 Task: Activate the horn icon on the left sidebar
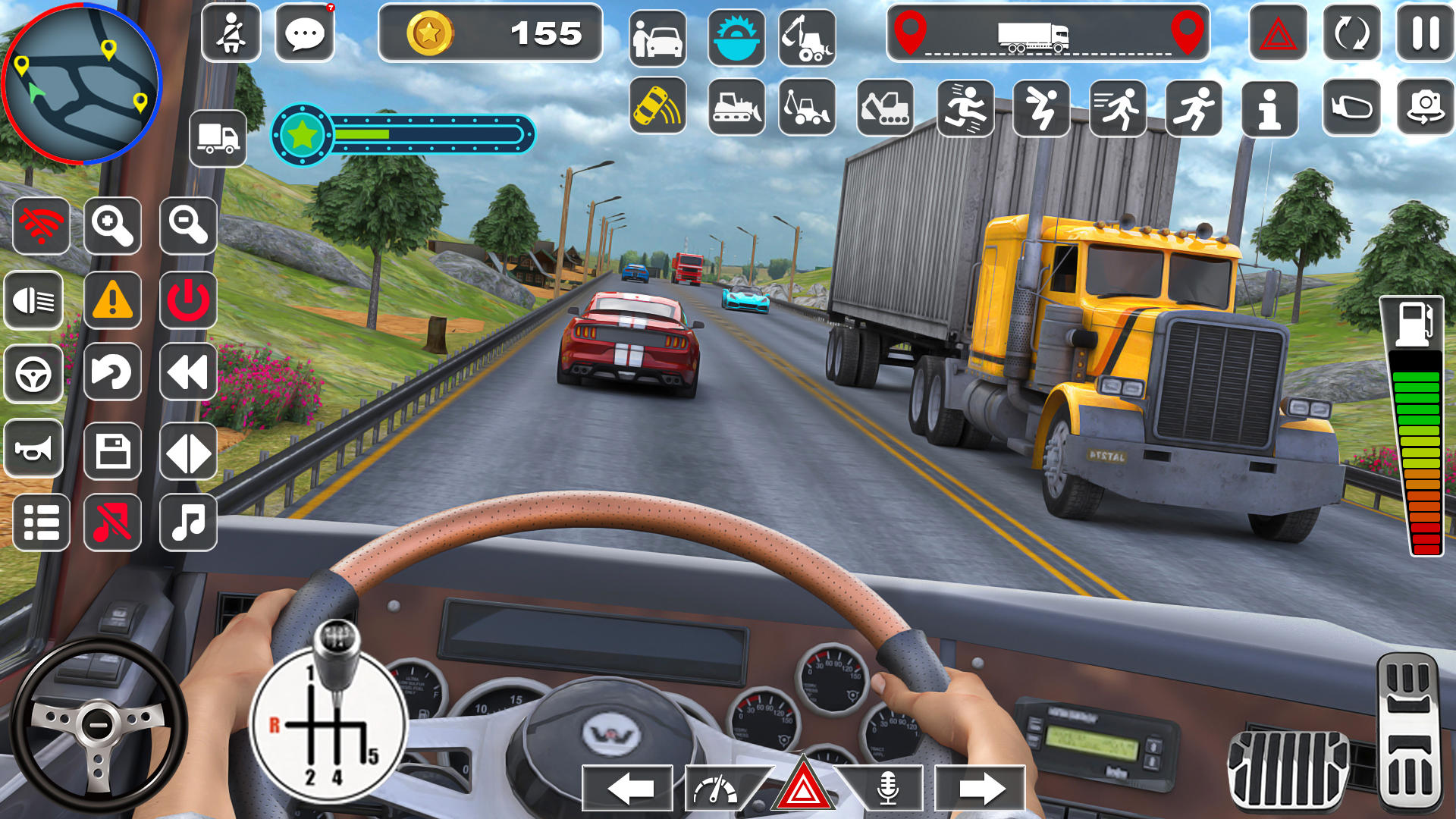click(x=35, y=450)
